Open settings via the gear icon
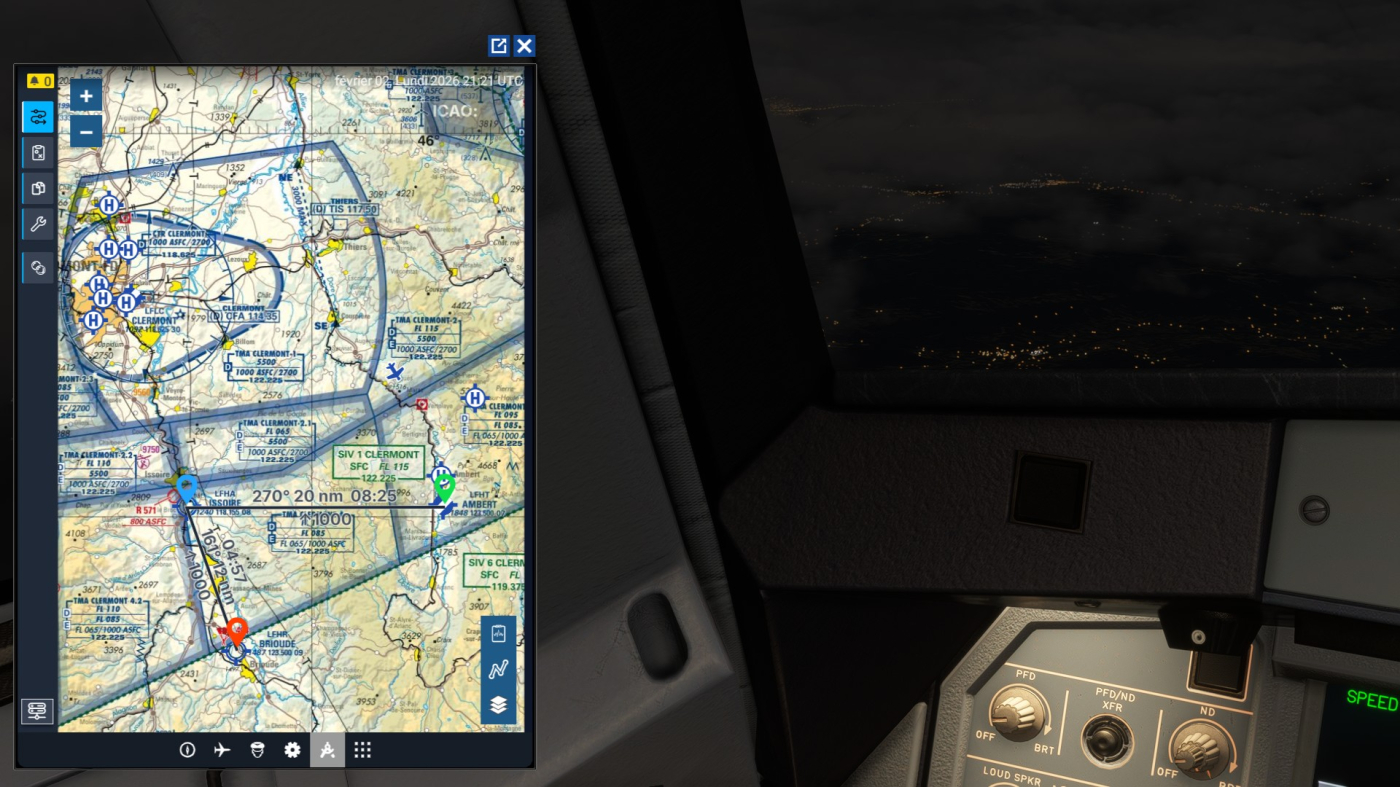This screenshot has width=1400, height=787. click(x=292, y=749)
